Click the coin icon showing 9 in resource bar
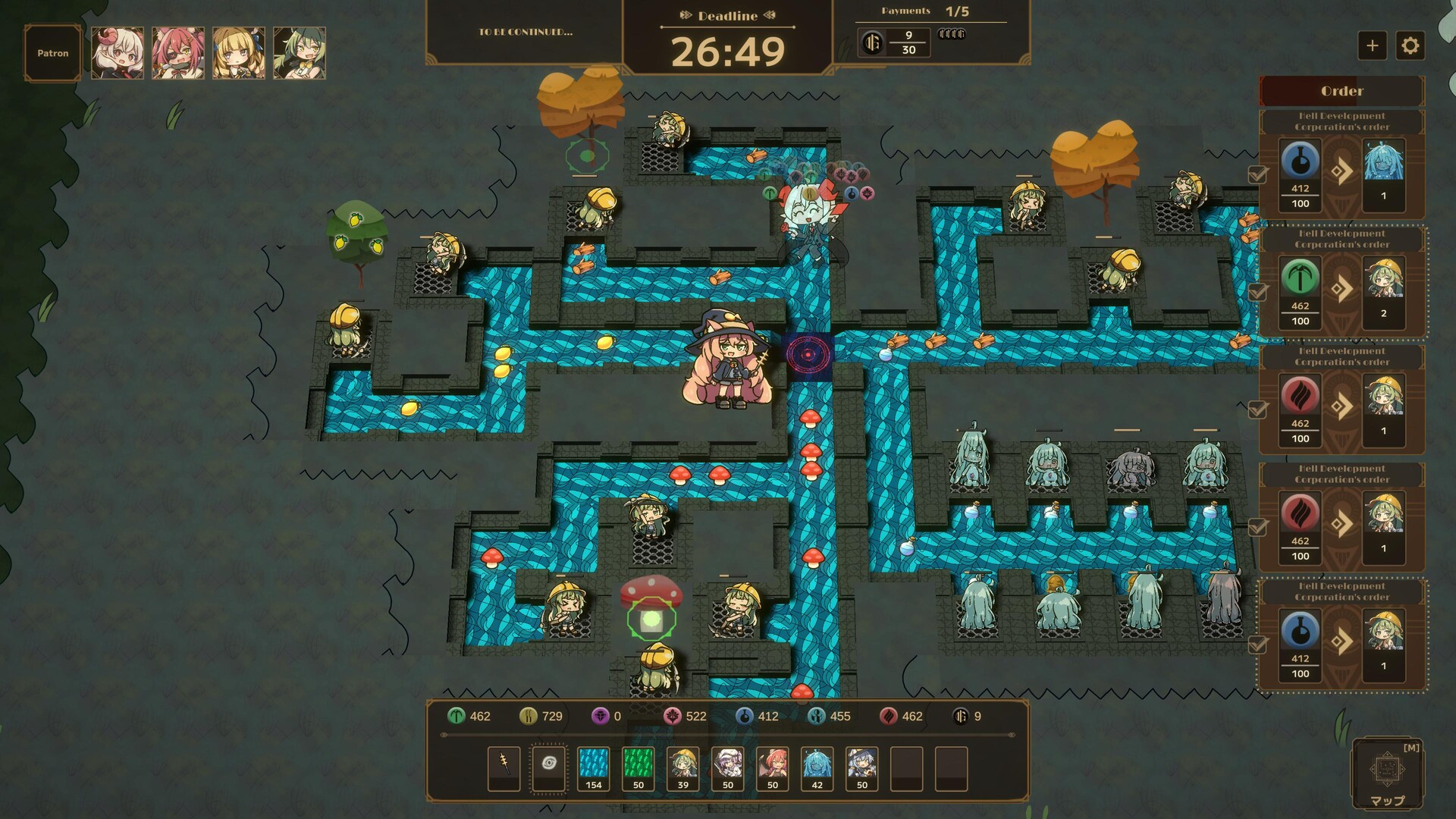This screenshot has height=819, width=1456. click(962, 716)
